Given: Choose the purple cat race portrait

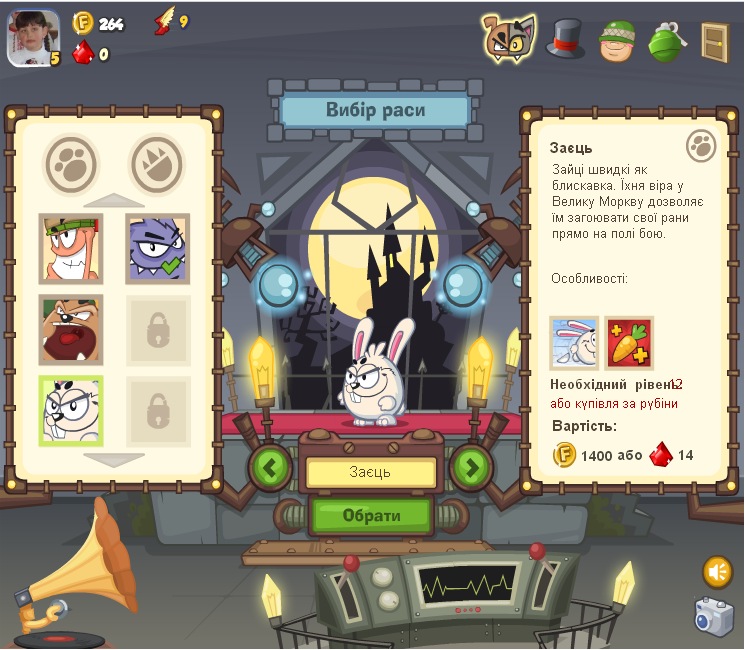Looking at the screenshot, I should (157, 247).
